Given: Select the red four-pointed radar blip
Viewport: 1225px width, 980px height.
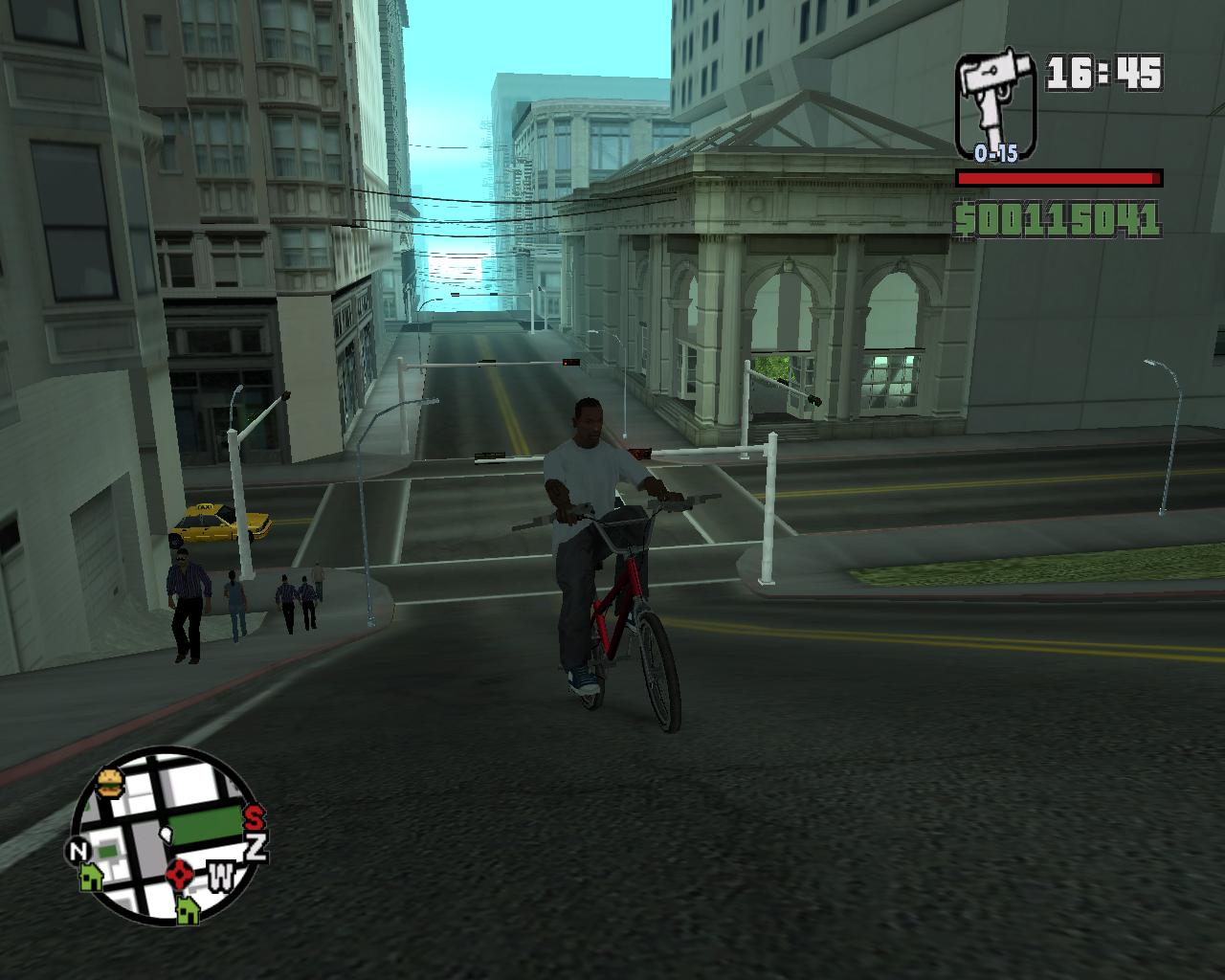Looking at the screenshot, I should [x=180, y=874].
